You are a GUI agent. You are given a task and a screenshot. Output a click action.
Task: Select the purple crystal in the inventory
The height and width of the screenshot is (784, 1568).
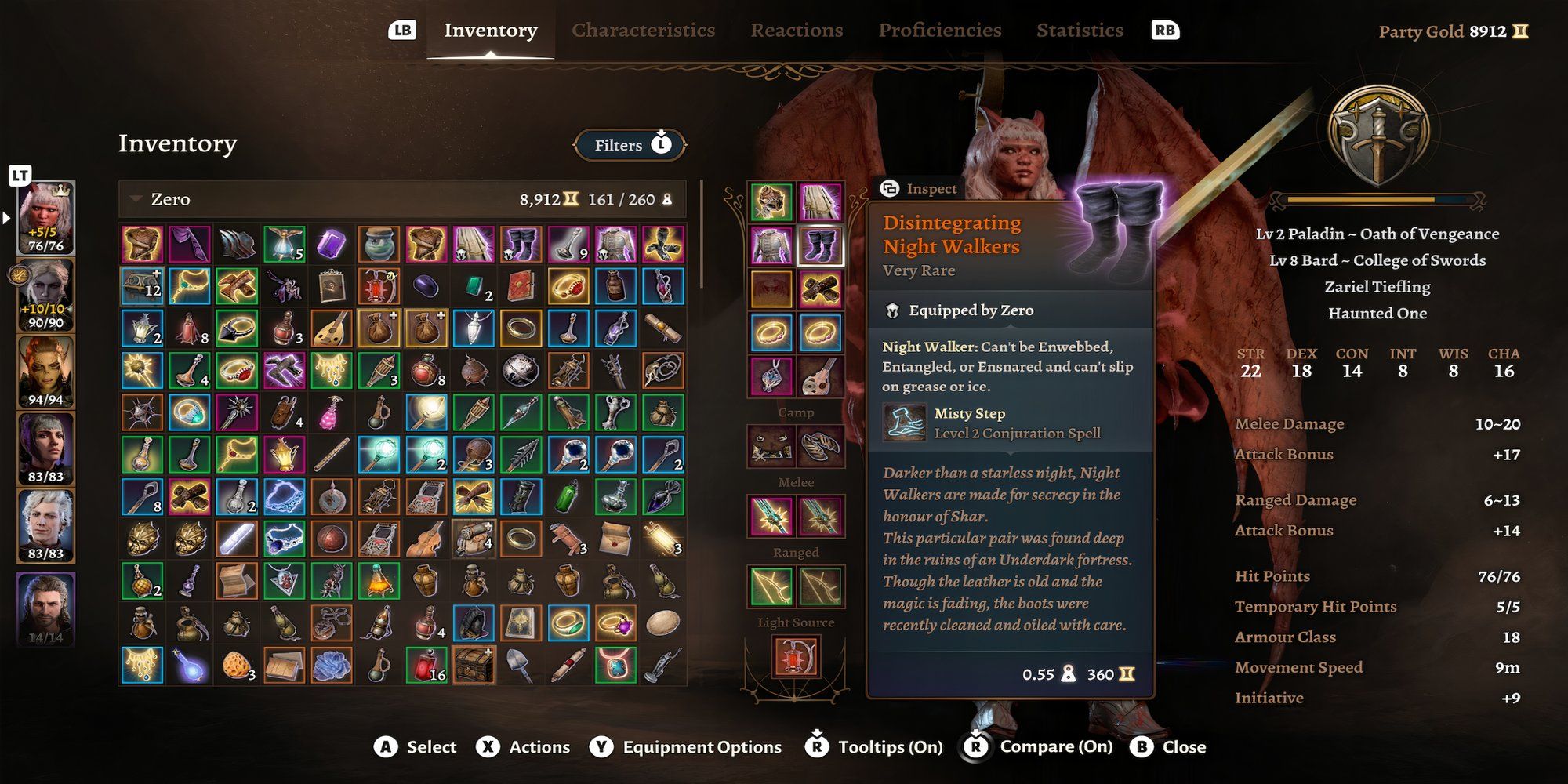(x=331, y=245)
